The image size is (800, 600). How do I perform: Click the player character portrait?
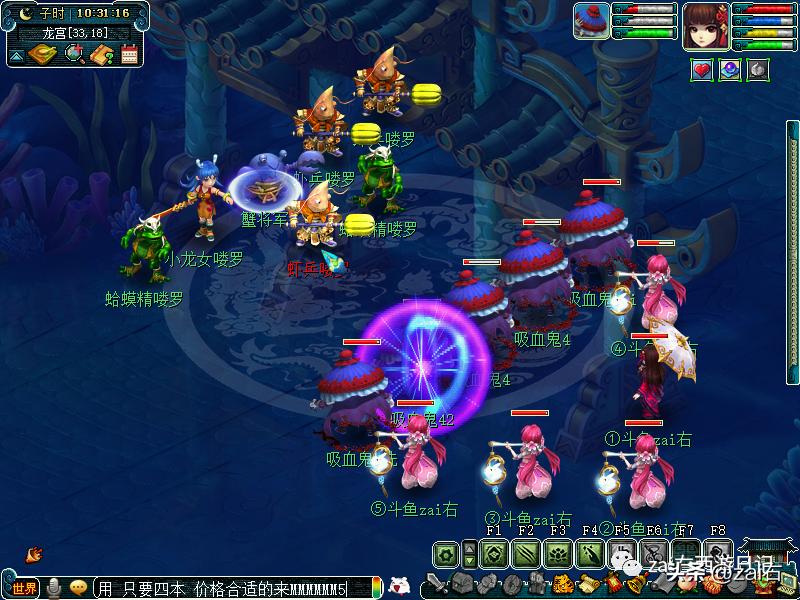(x=706, y=25)
